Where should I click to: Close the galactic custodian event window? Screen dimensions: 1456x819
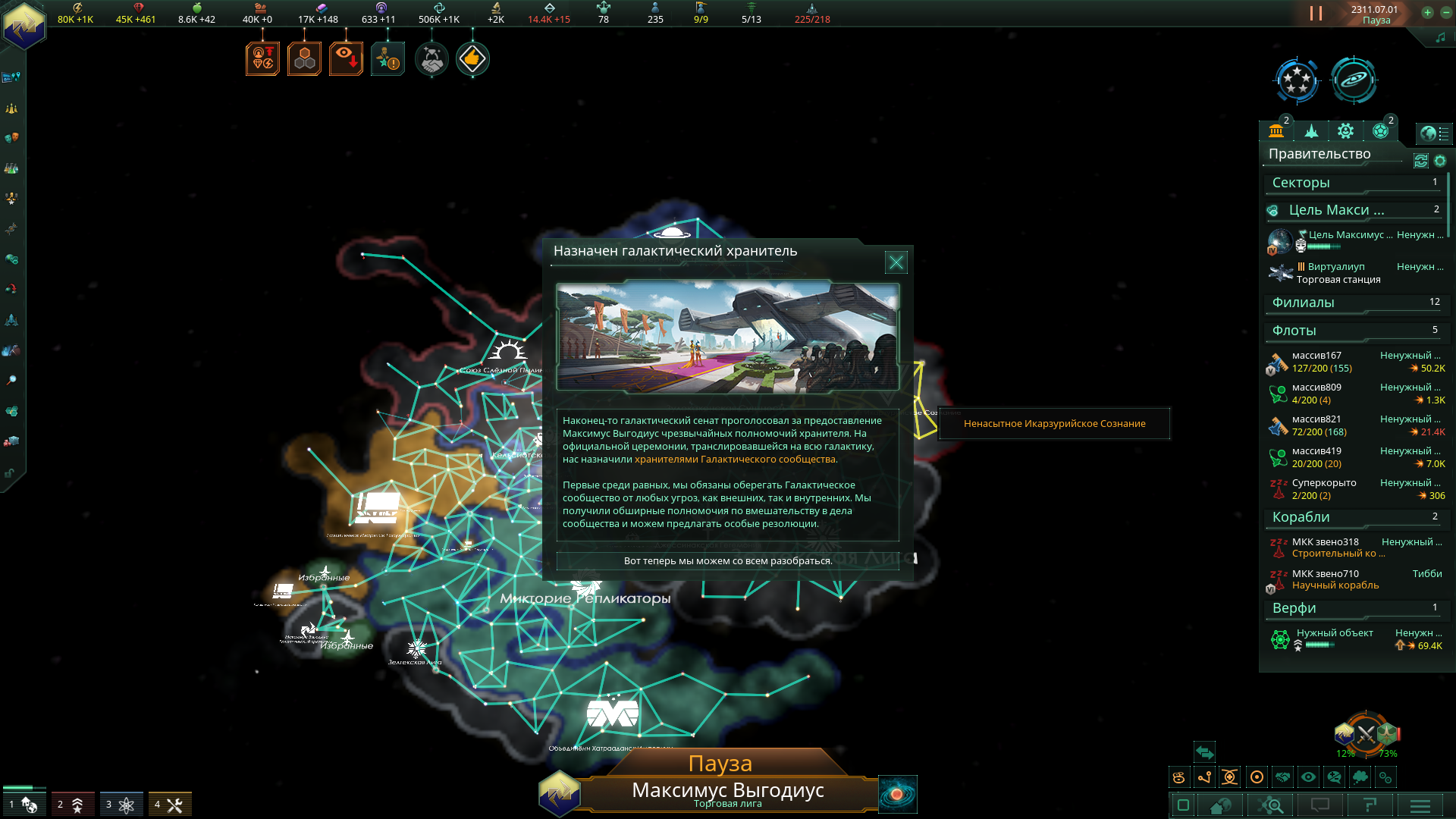coord(896,262)
